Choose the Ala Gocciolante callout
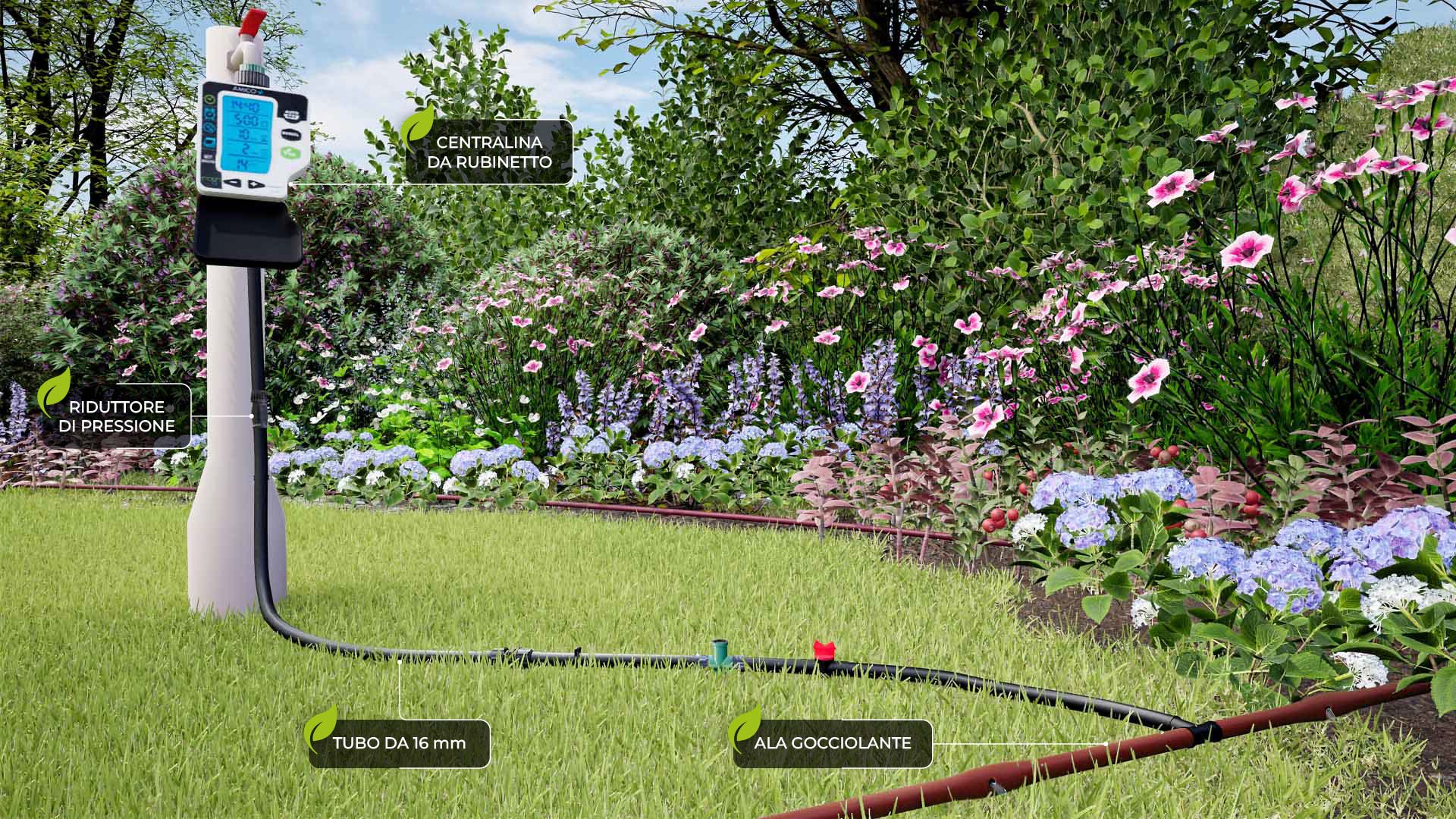This screenshot has width=1456, height=819. coord(832,743)
